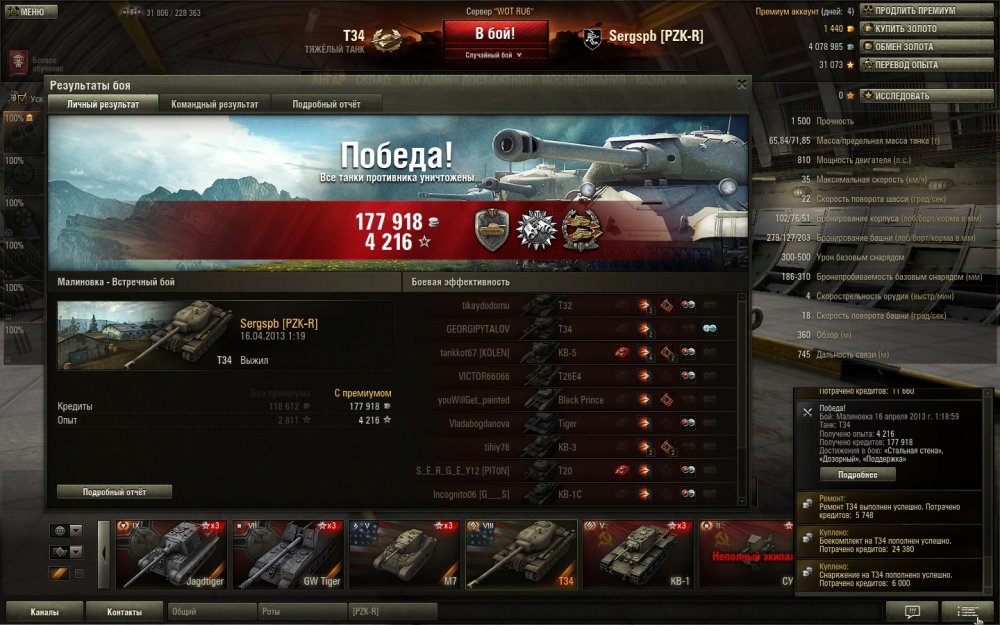The image size is (1000, 625).
Task: Select the Jagdtiger in the tank carousel
Action: pyautogui.click(x=170, y=553)
